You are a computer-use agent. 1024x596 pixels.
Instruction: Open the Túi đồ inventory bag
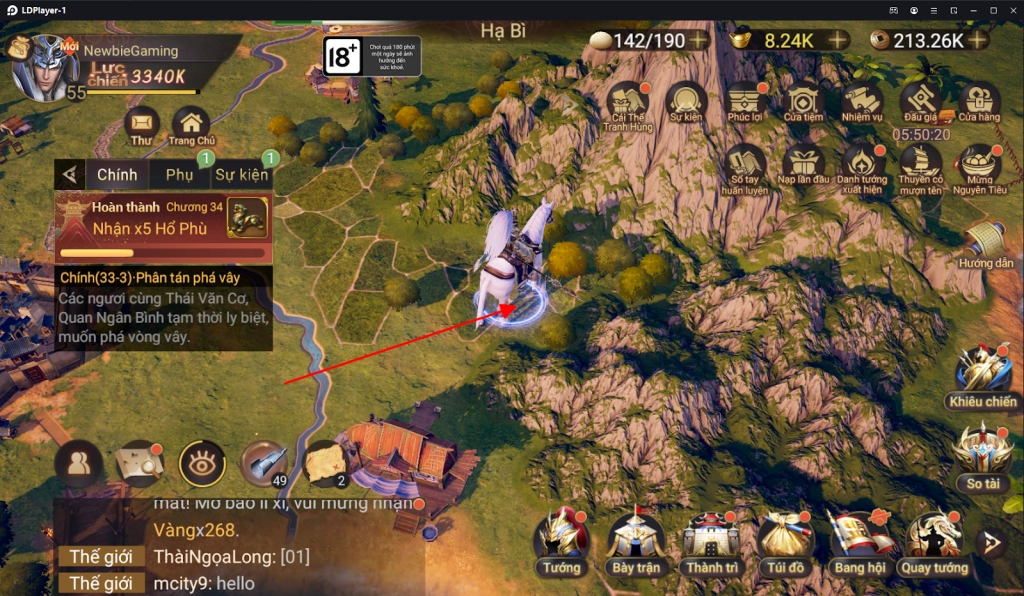(786, 543)
